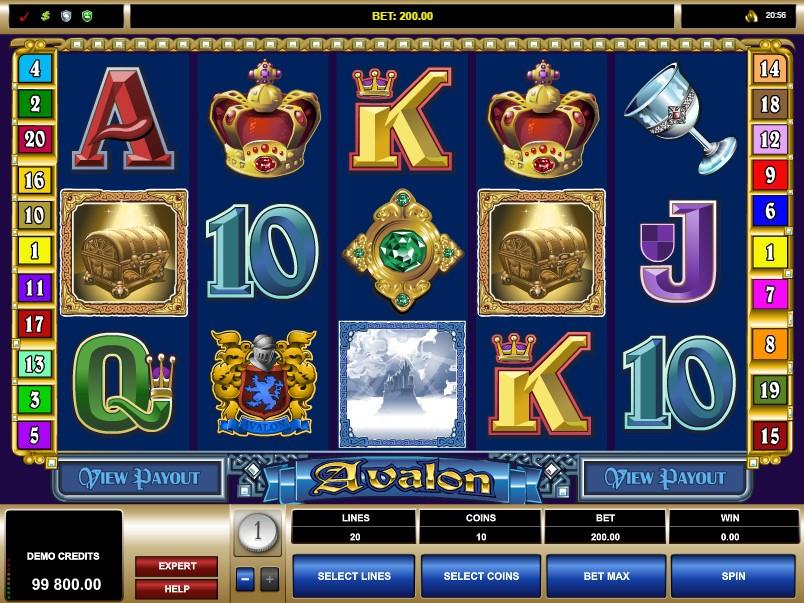Choose payline 9 marker
This screenshot has width=804, height=603.
click(x=769, y=176)
